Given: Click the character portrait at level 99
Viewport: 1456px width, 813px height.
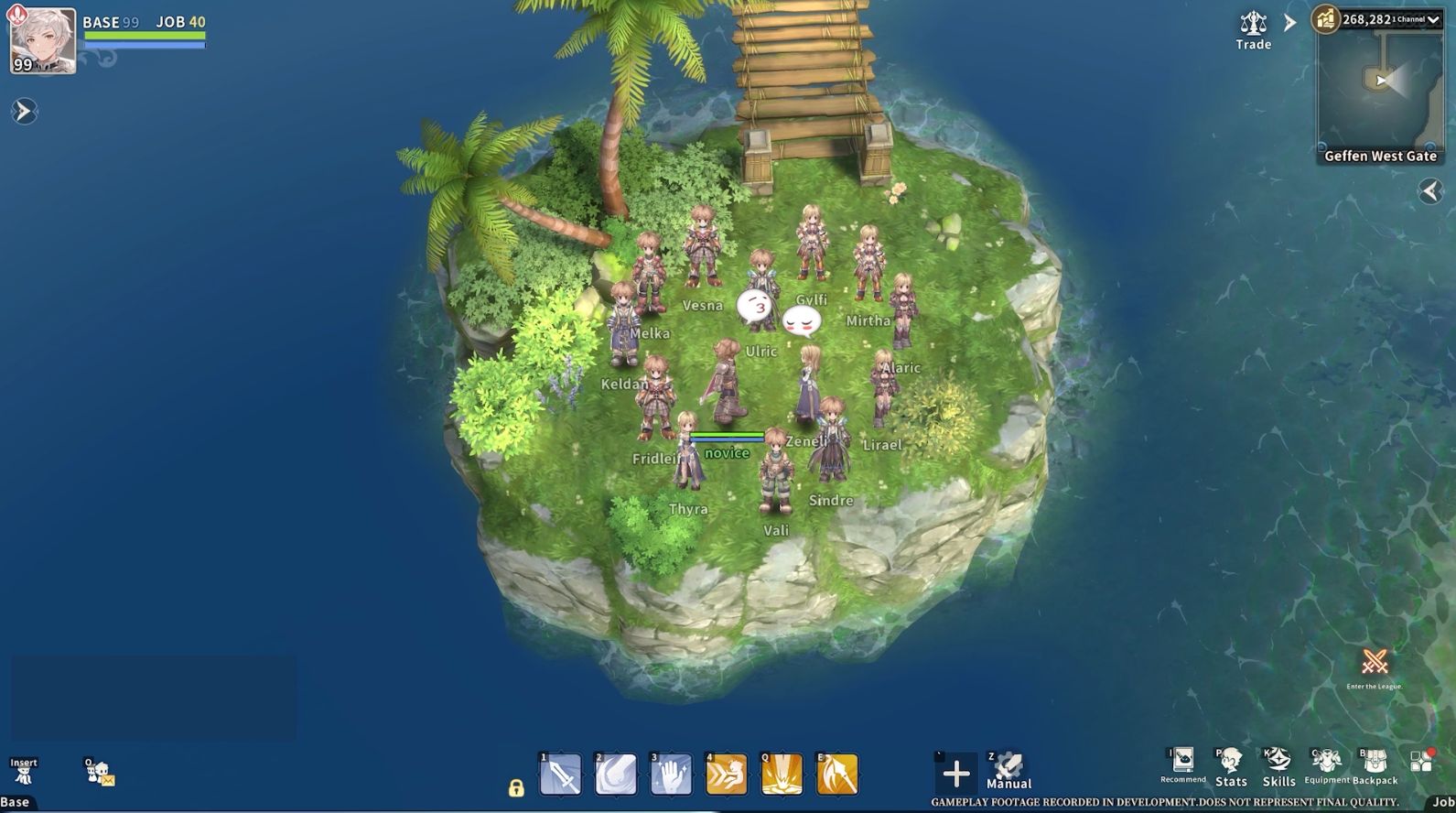Looking at the screenshot, I should (42, 41).
